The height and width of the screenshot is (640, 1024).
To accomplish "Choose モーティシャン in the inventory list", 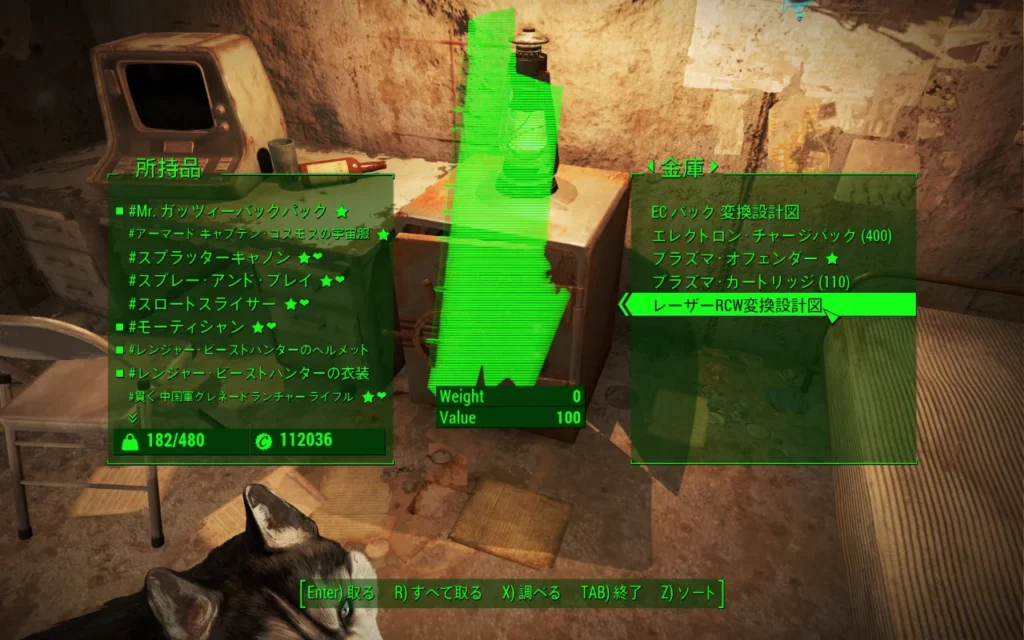I will click(188, 326).
